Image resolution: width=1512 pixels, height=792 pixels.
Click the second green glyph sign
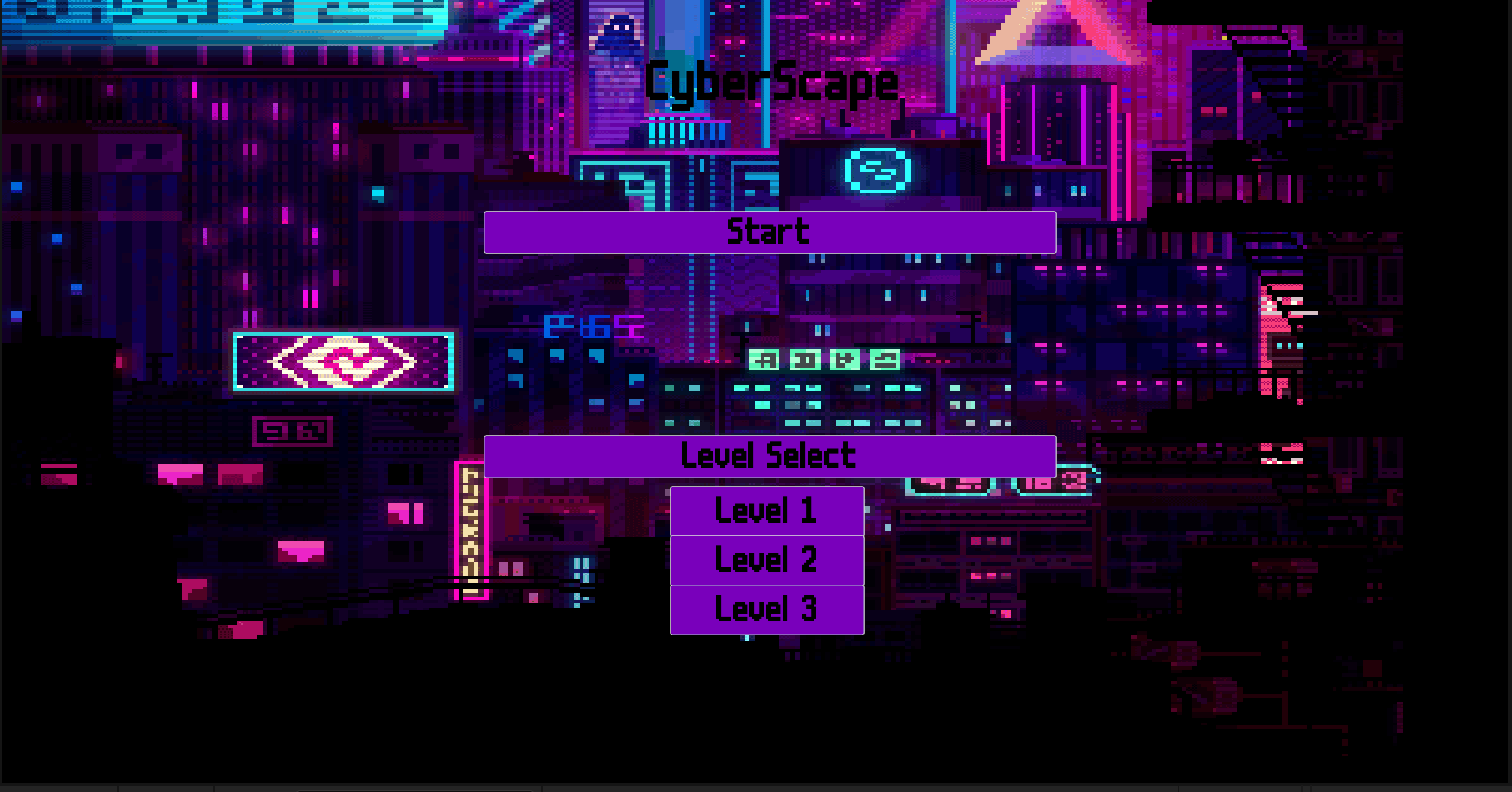(x=805, y=360)
